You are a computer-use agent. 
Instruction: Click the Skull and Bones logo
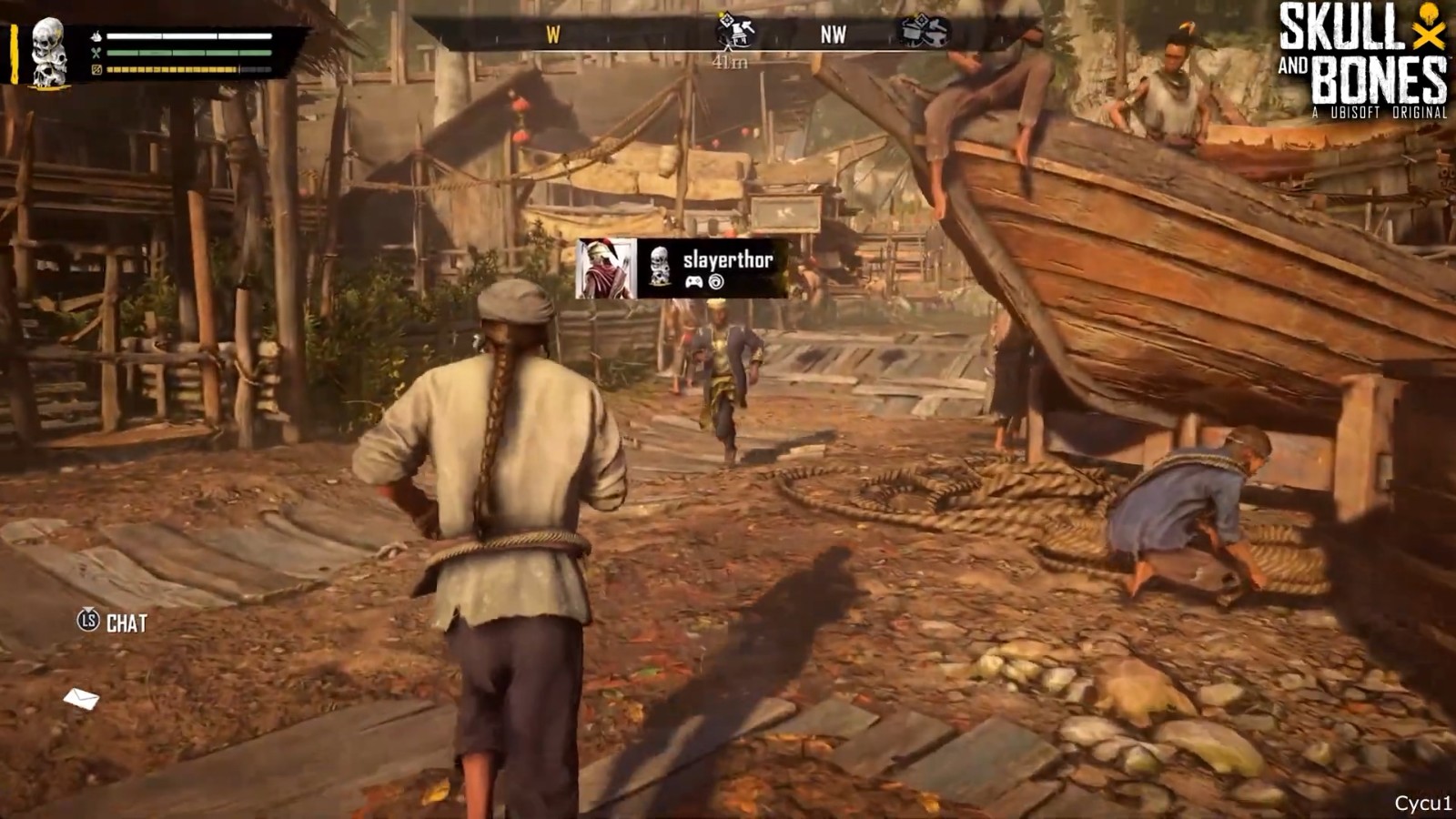point(1361,60)
